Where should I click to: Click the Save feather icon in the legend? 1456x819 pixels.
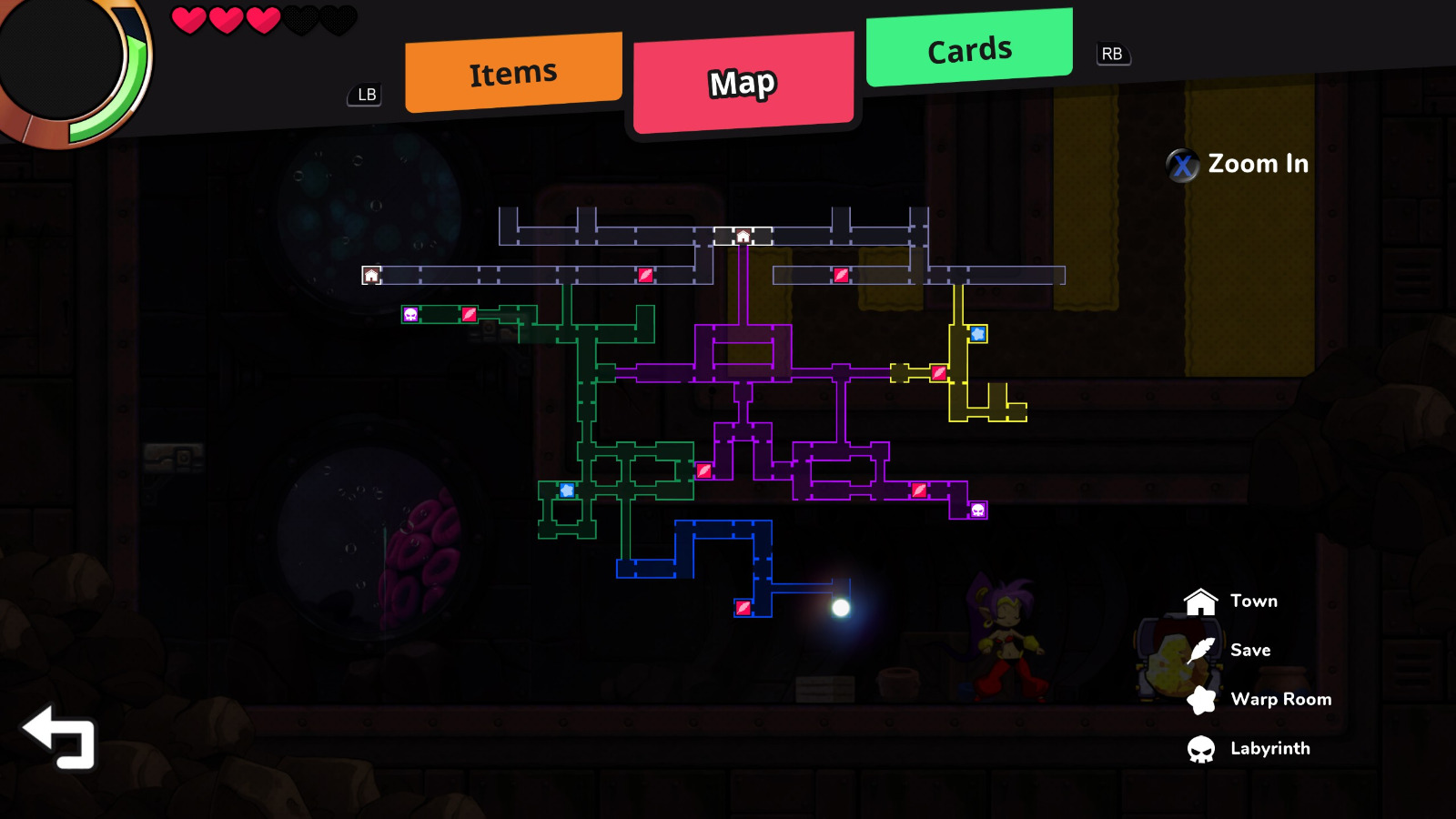click(1201, 650)
